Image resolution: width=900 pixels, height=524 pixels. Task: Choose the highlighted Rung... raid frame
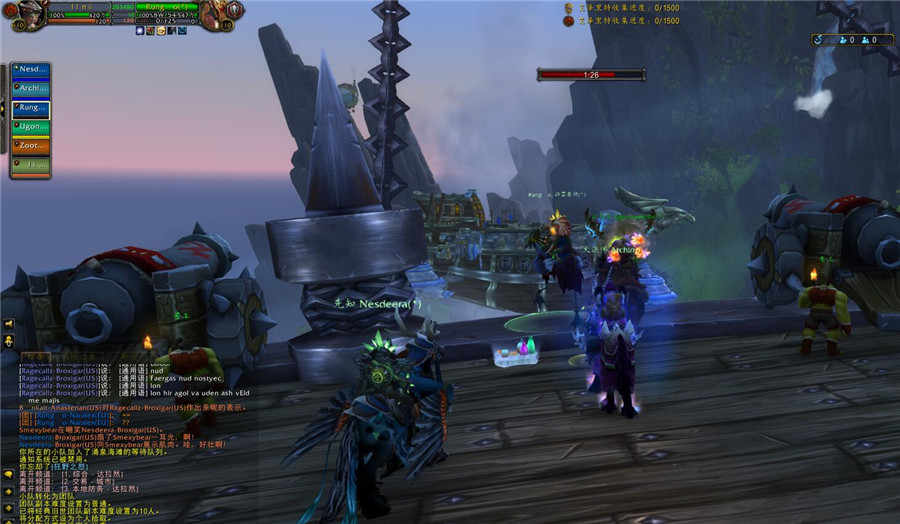(x=31, y=108)
